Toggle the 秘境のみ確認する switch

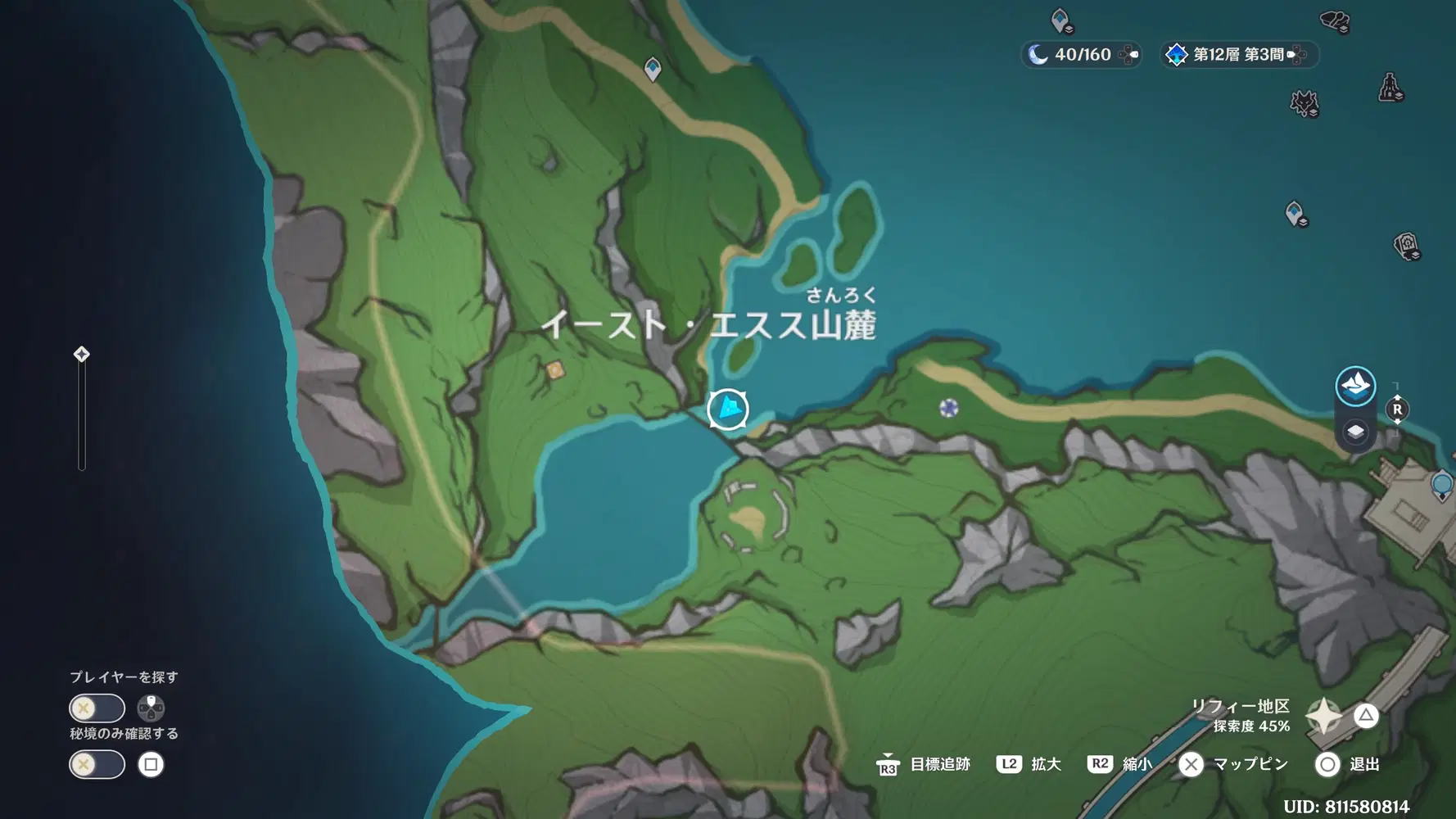tap(97, 764)
